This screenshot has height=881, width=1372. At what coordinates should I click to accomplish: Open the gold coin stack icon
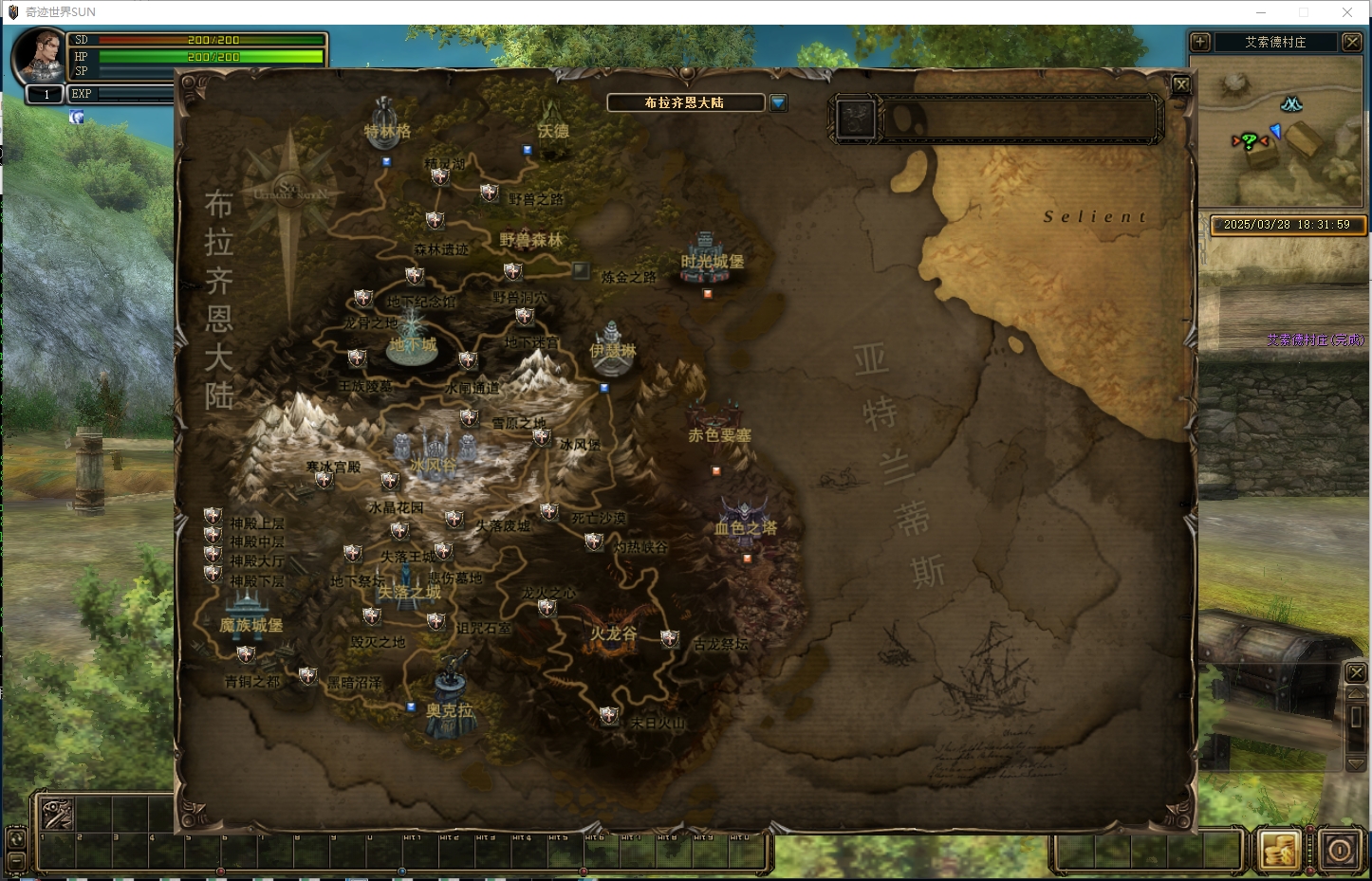[x=1278, y=850]
